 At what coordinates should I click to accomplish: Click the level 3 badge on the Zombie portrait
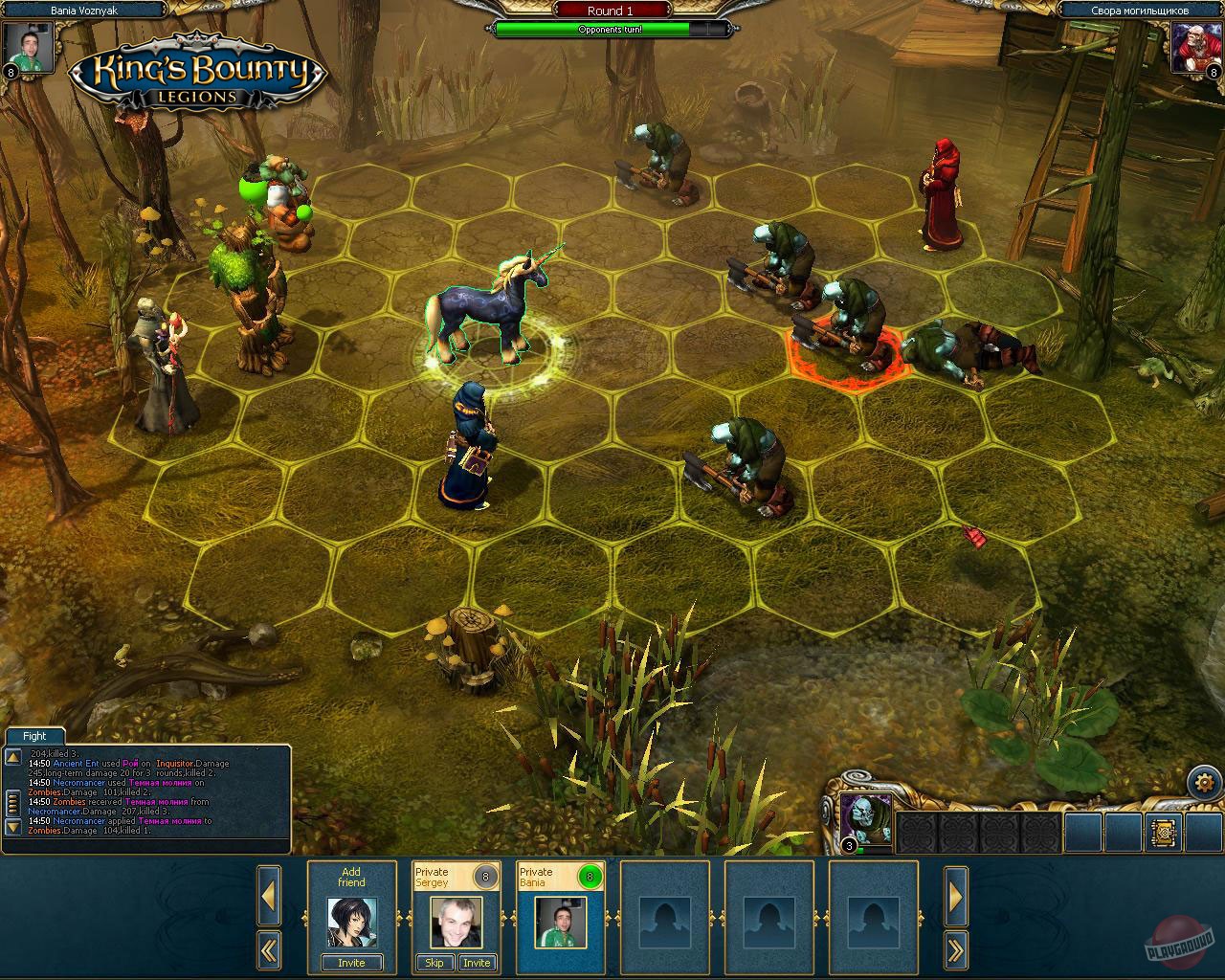click(x=848, y=846)
